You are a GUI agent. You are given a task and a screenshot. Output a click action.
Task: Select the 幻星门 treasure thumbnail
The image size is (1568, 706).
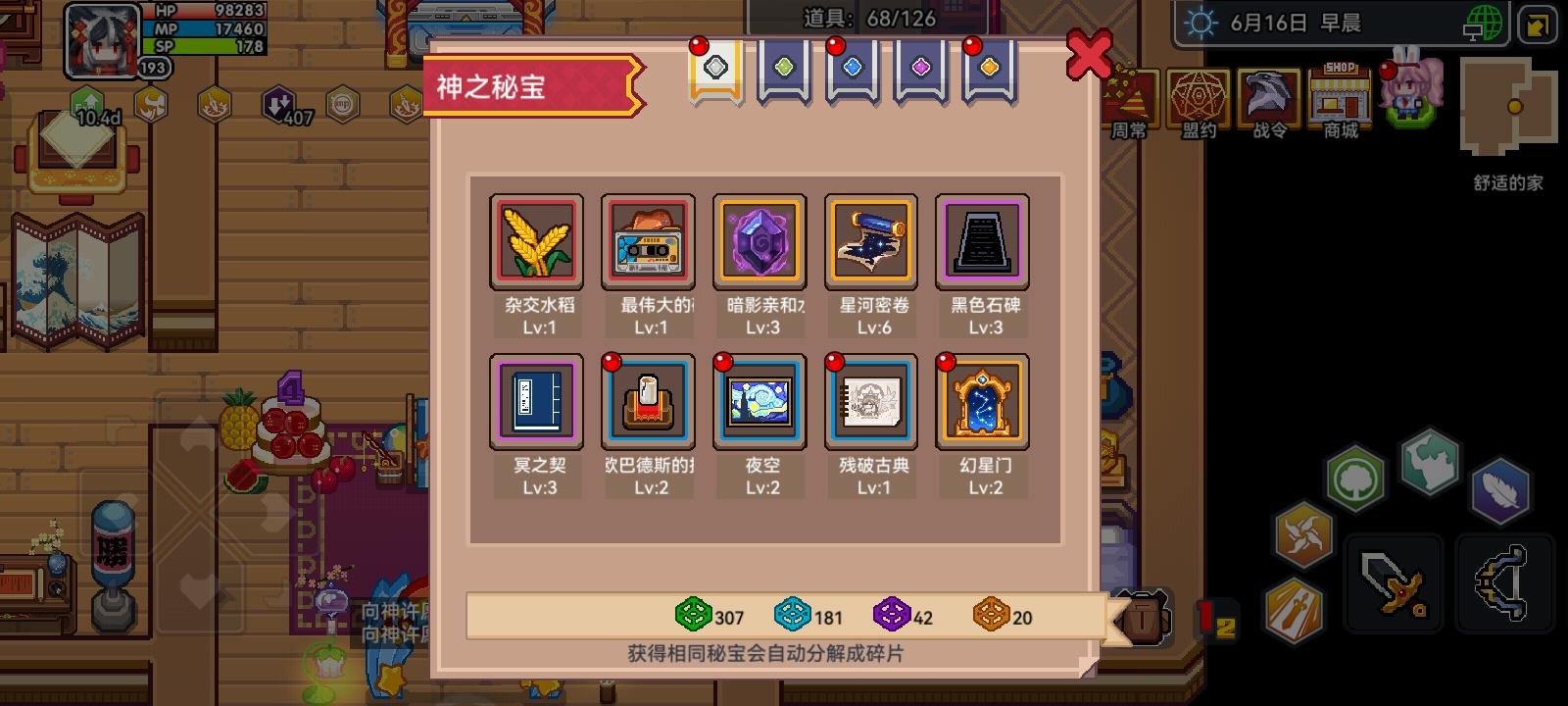coord(982,402)
